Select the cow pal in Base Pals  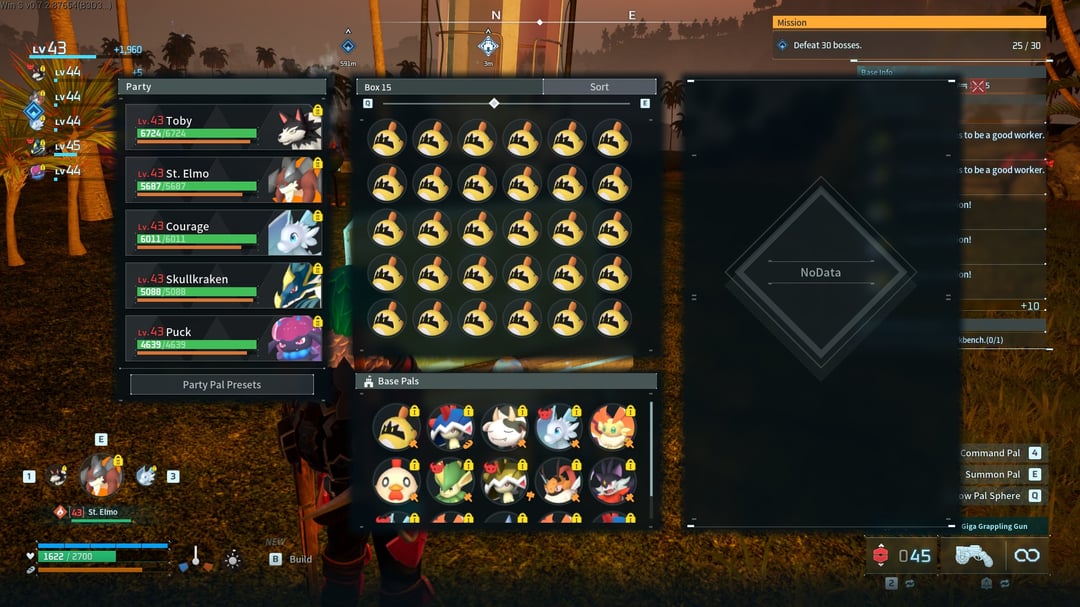click(504, 427)
